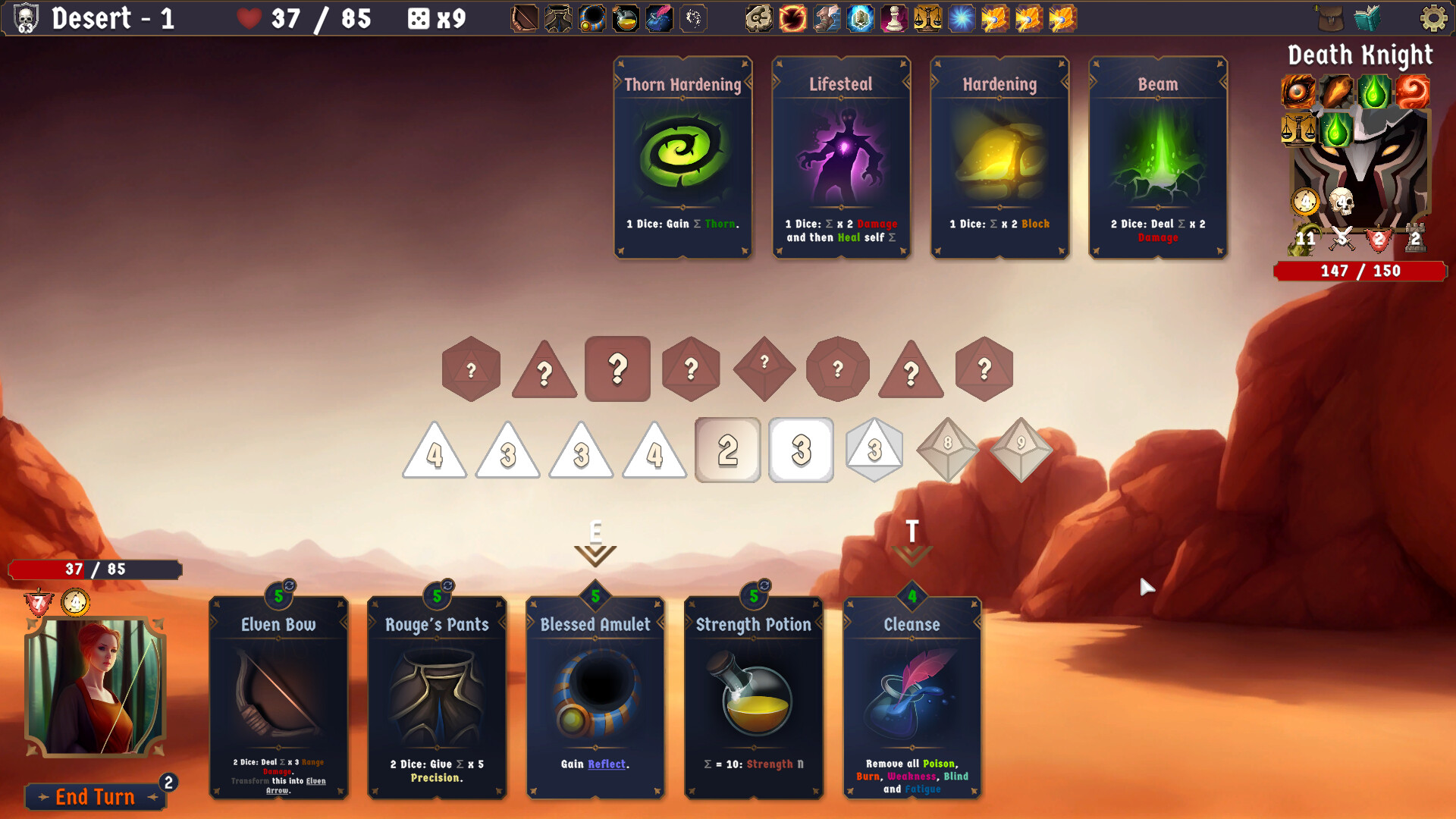The width and height of the screenshot is (1456, 819).
Task: Open the settings gear
Action: pos(1433,19)
